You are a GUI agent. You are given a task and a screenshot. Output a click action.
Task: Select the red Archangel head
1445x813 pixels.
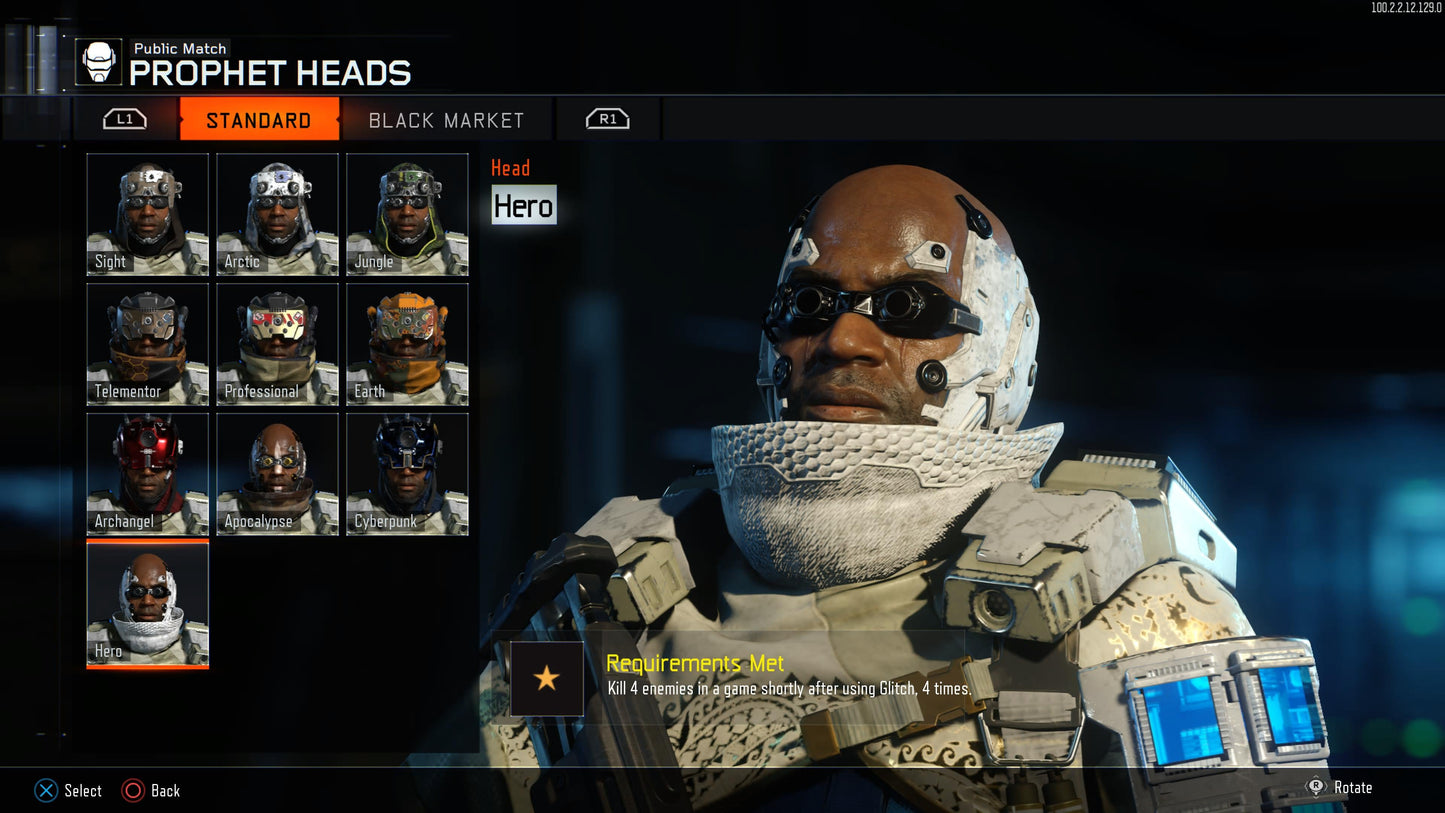point(148,474)
